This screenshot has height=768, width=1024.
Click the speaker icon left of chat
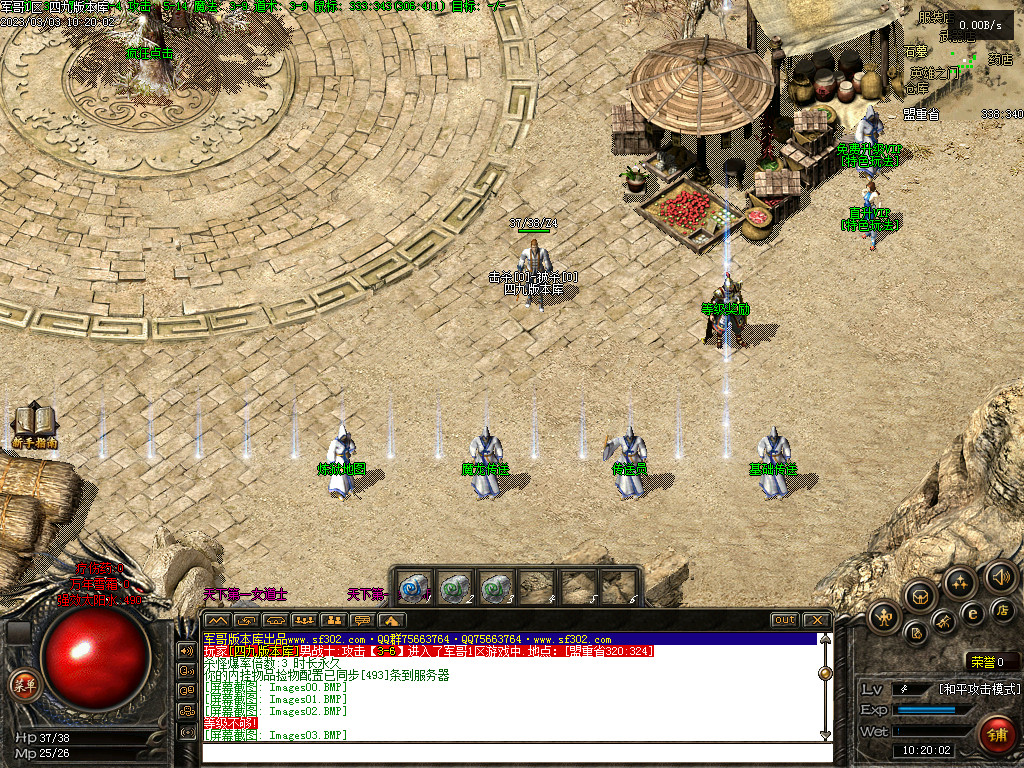[186, 650]
